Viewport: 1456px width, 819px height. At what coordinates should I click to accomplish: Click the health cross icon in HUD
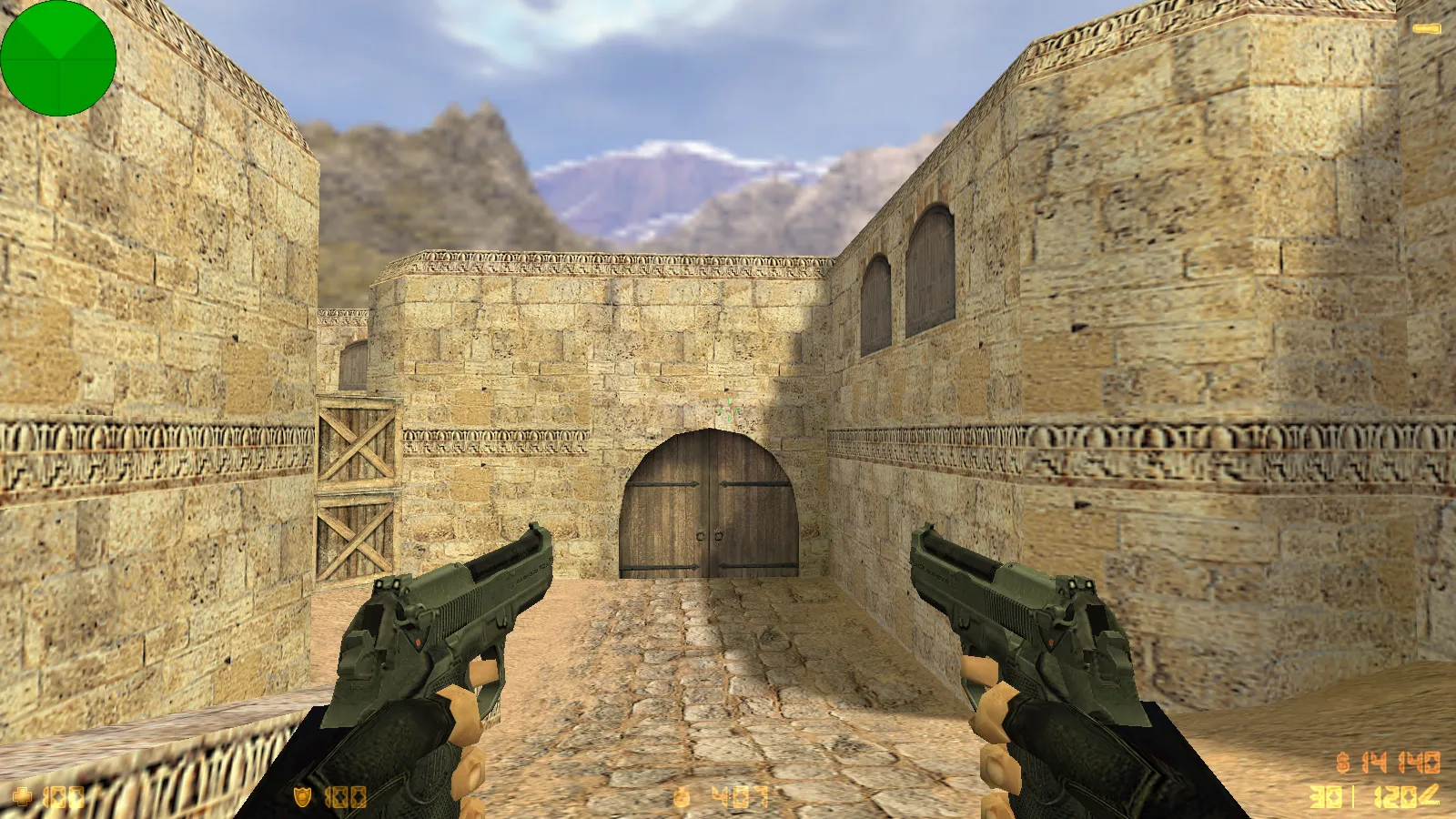click(20, 796)
